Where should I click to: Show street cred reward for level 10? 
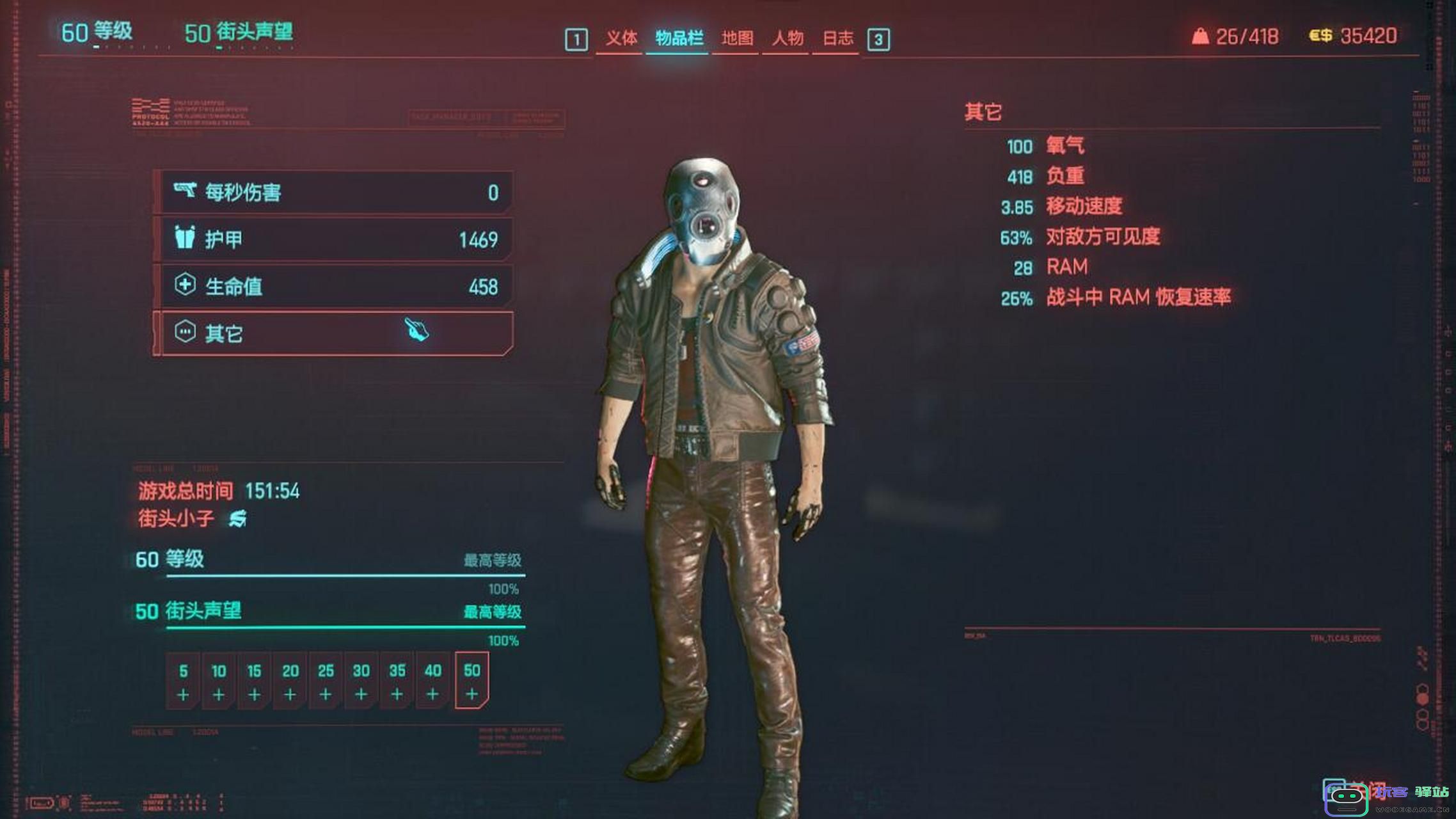(219, 681)
